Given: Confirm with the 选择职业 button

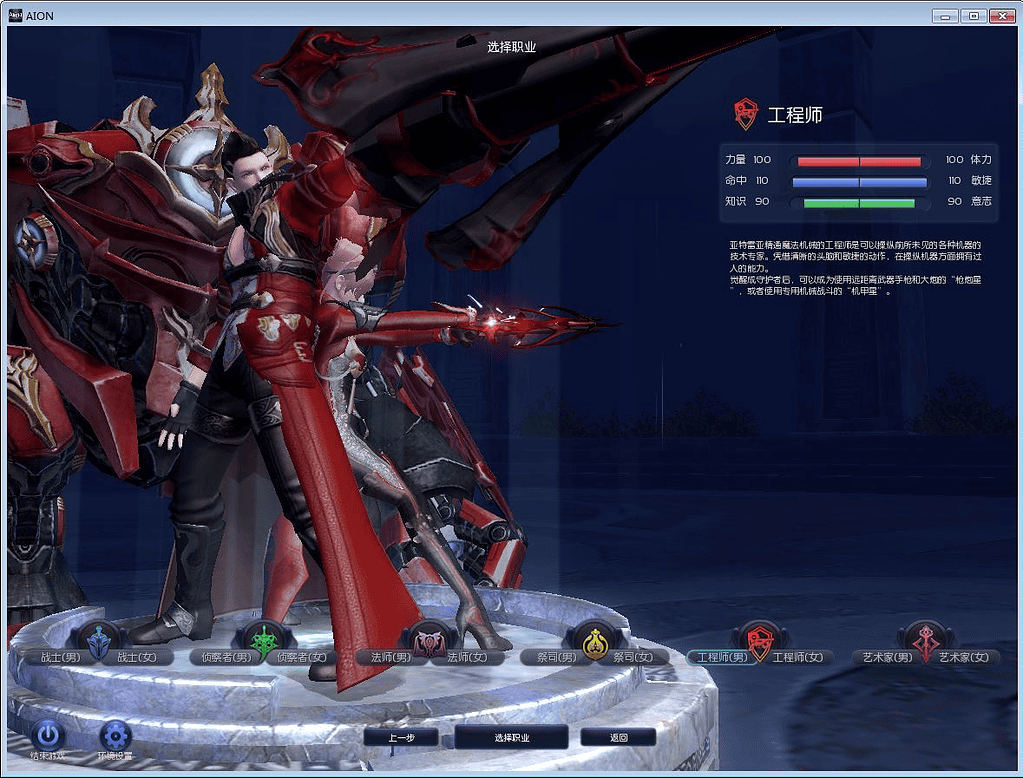Looking at the screenshot, I should (x=512, y=738).
